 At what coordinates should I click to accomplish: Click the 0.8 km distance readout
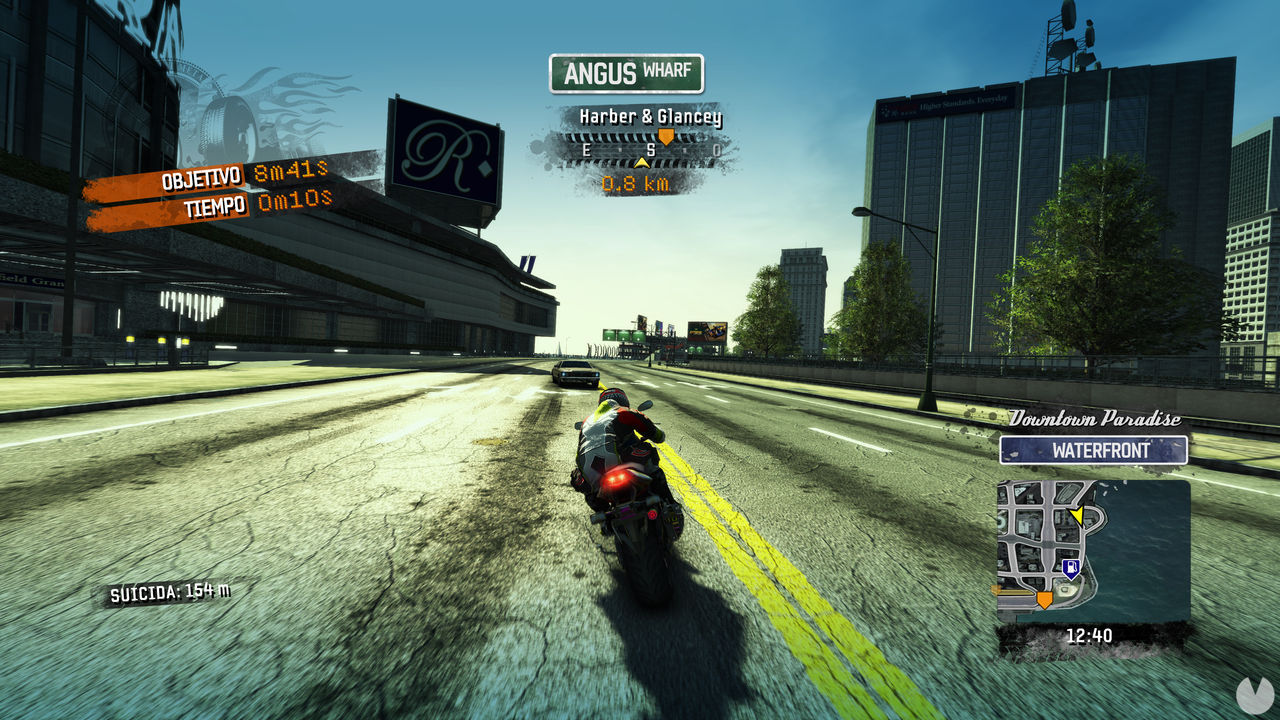pyautogui.click(x=636, y=184)
